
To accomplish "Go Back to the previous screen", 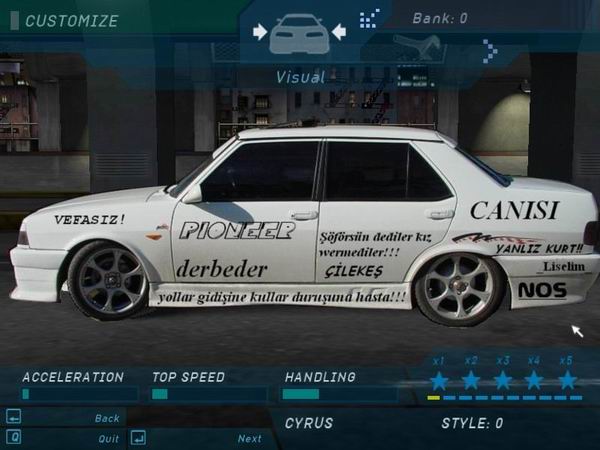I will [x=106, y=418].
